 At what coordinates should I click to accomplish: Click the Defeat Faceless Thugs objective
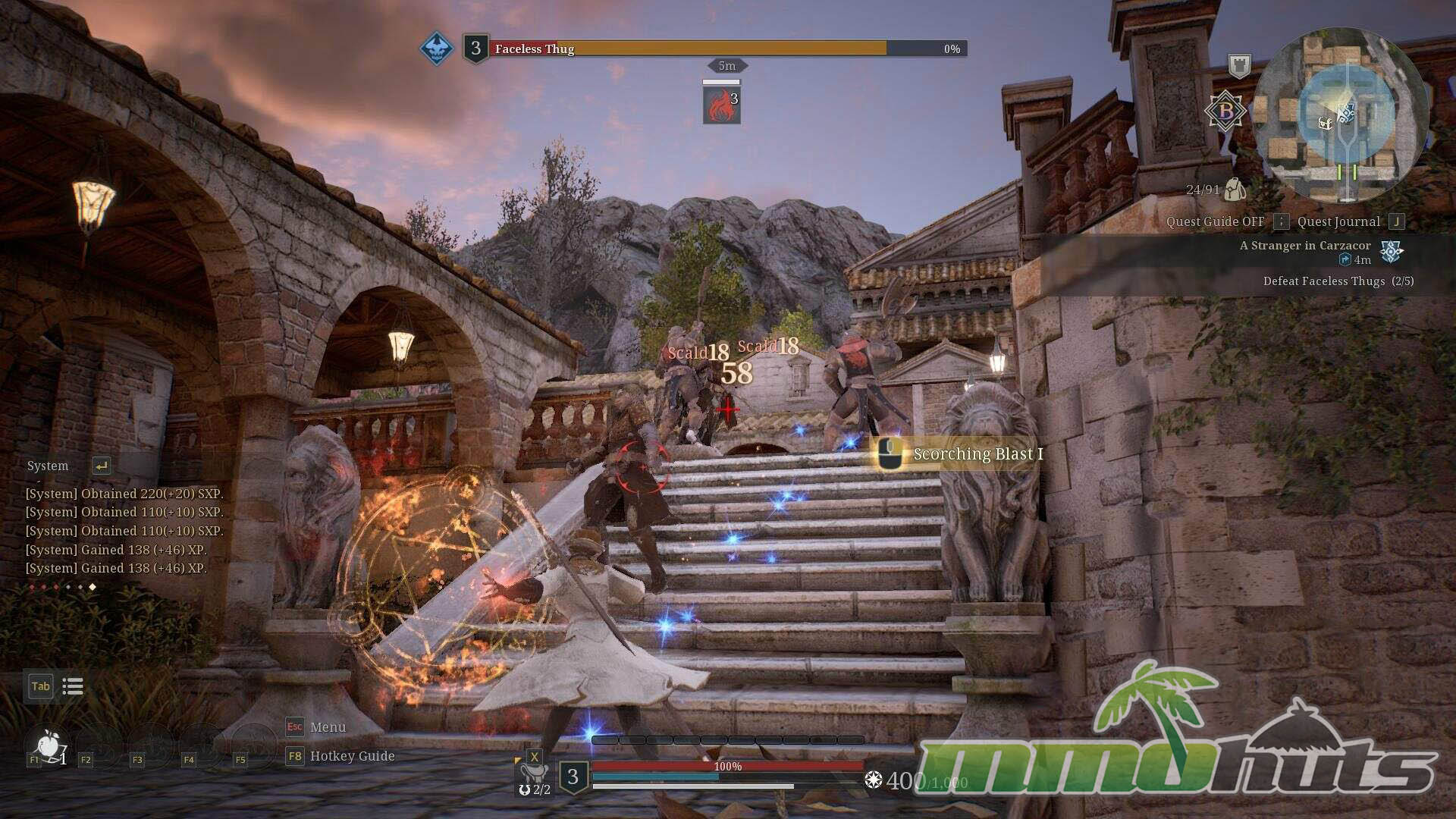point(1338,281)
